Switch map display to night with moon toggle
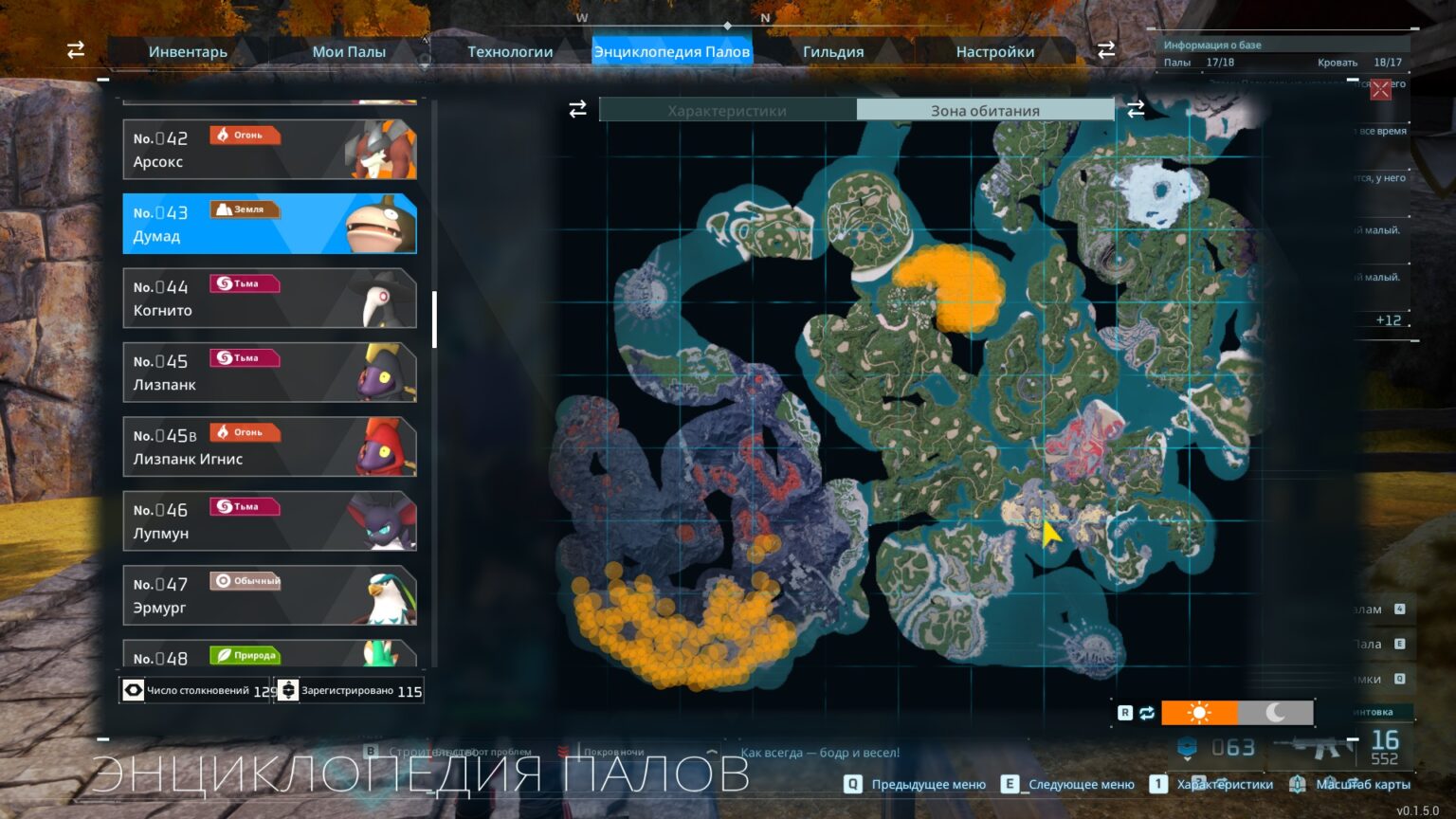1456x819 pixels. [1275, 712]
